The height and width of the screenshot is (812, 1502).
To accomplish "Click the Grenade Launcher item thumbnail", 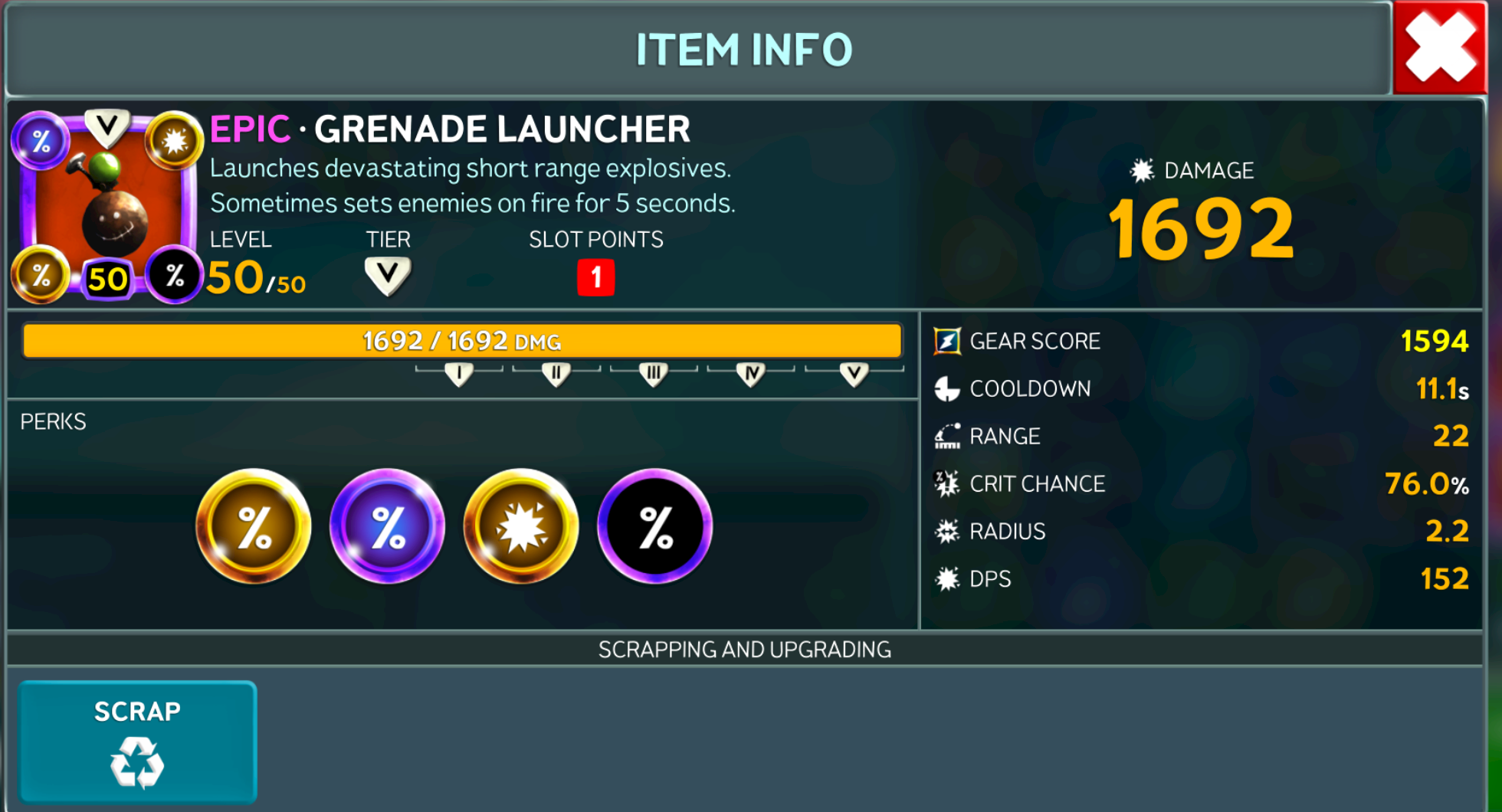I will click(107, 205).
